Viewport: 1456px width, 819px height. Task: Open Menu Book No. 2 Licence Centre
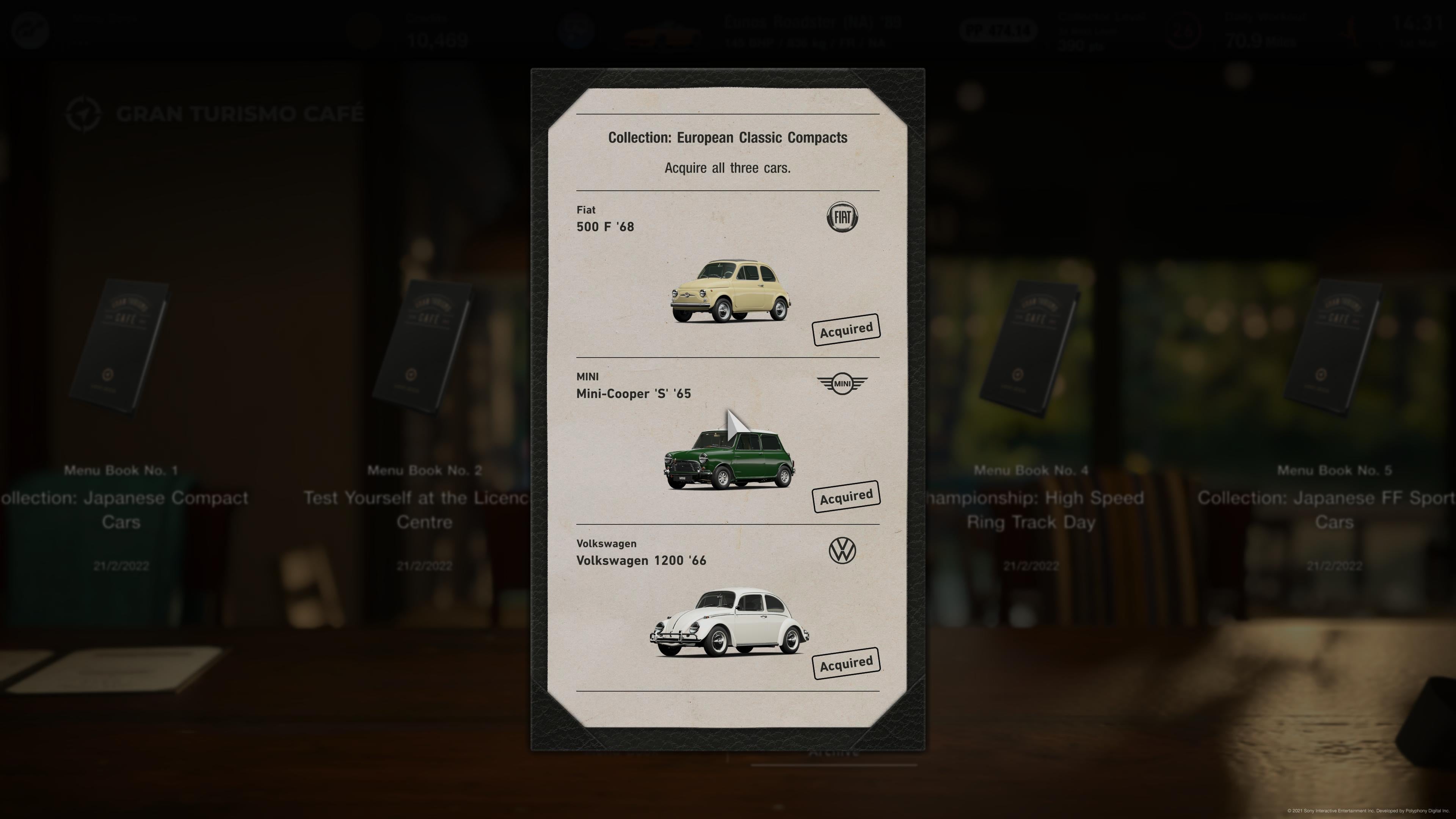click(424, 348)
